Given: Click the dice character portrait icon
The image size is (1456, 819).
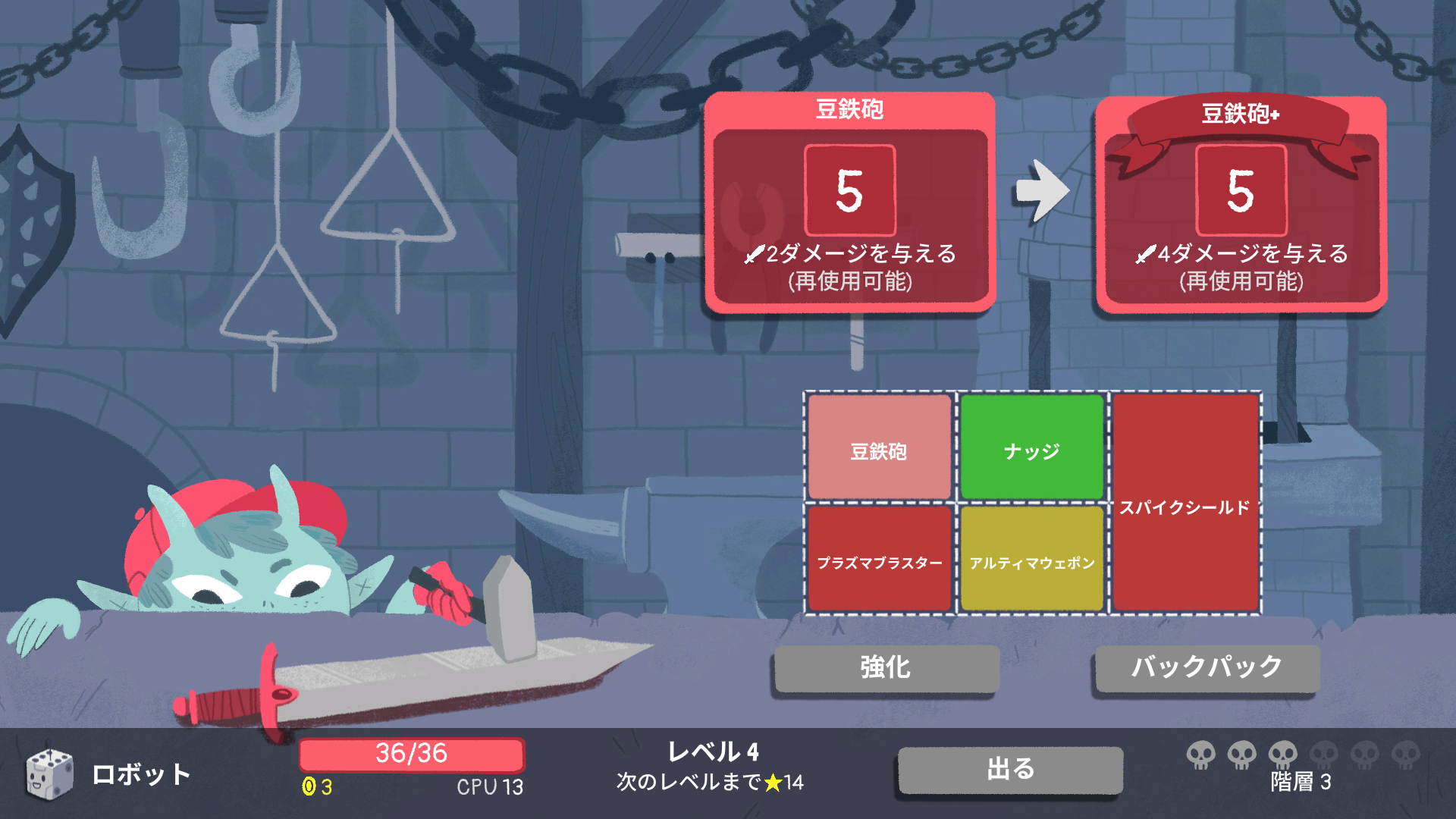Looking at the screenshot, I should click(47, 773).
